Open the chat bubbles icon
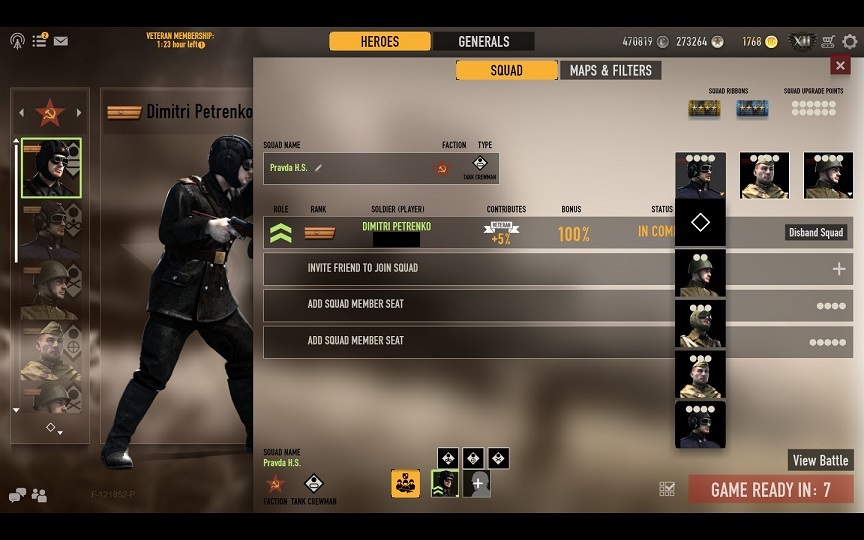The width and height of the screenshot is (864, 540). pos(18,494)
